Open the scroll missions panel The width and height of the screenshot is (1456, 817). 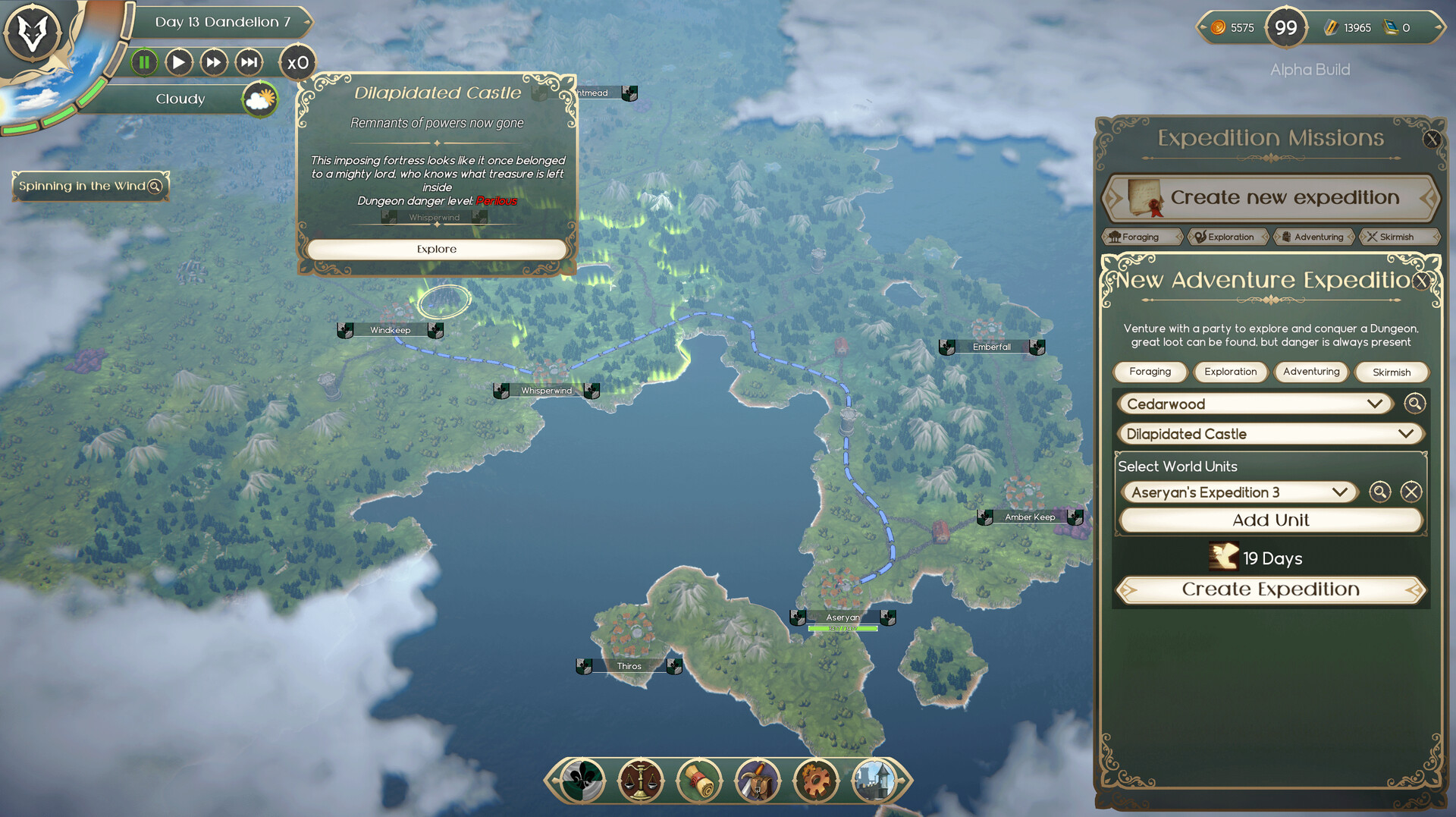click(699, 780)
